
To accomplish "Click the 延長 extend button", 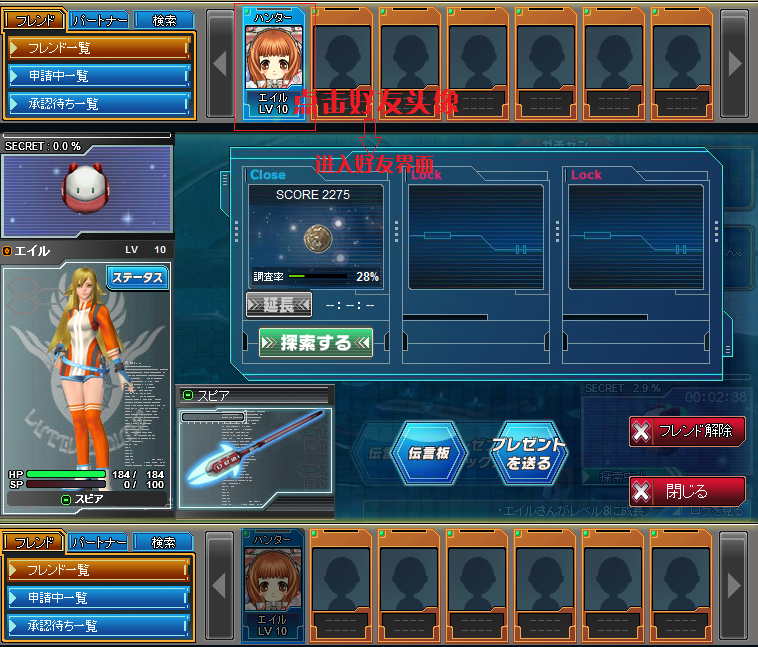I will click(x=279, y=305).
